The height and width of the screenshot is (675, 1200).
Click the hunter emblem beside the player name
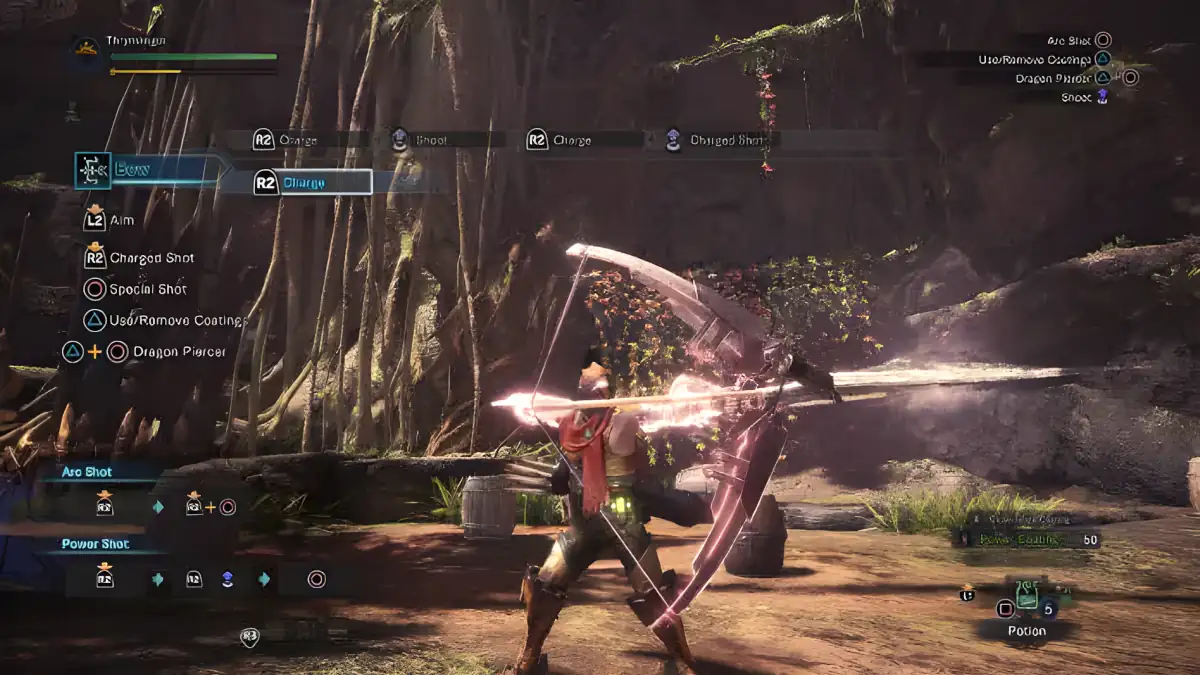pos(85,47)
